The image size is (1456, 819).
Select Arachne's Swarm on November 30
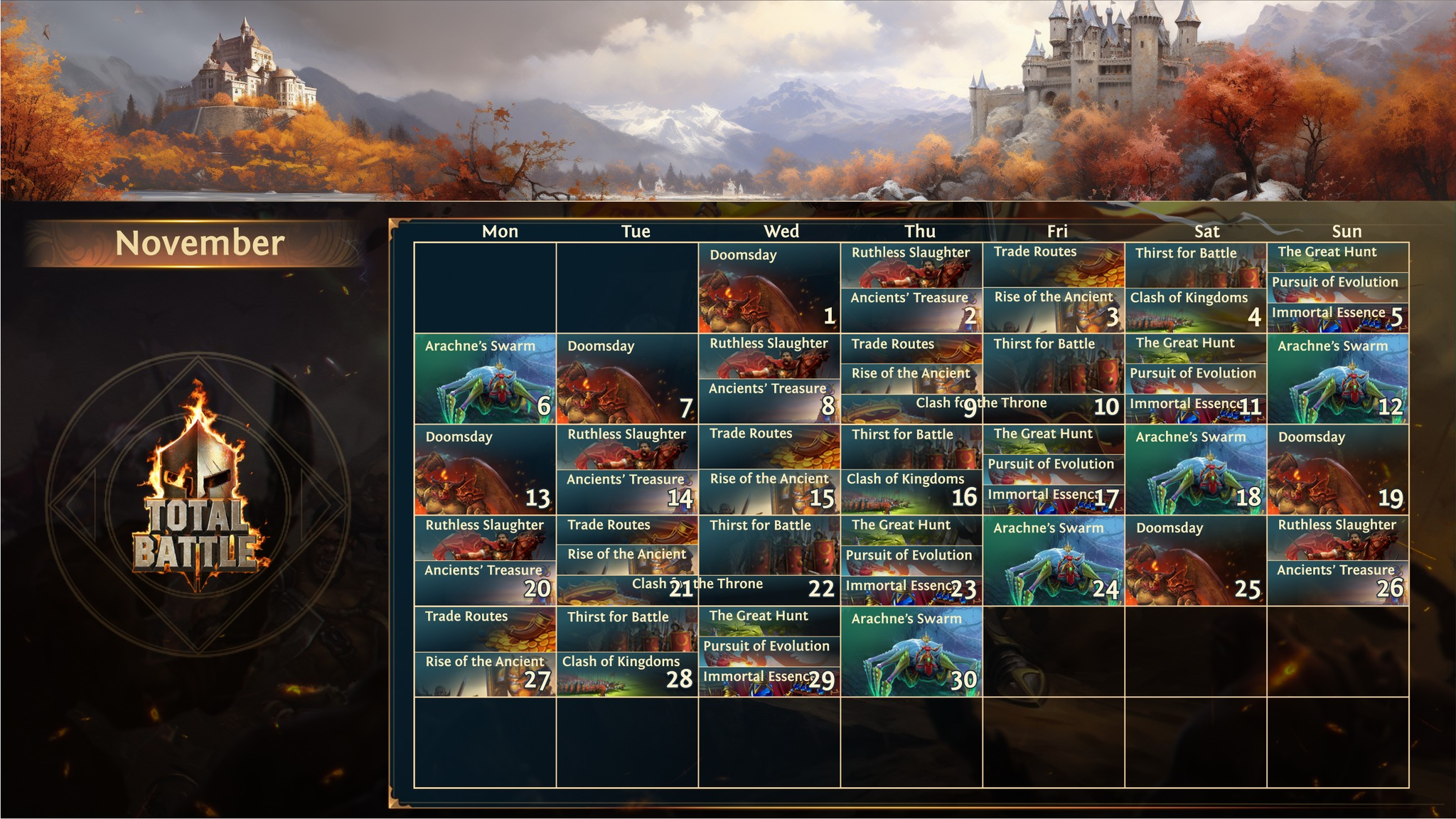coord(911,652)
